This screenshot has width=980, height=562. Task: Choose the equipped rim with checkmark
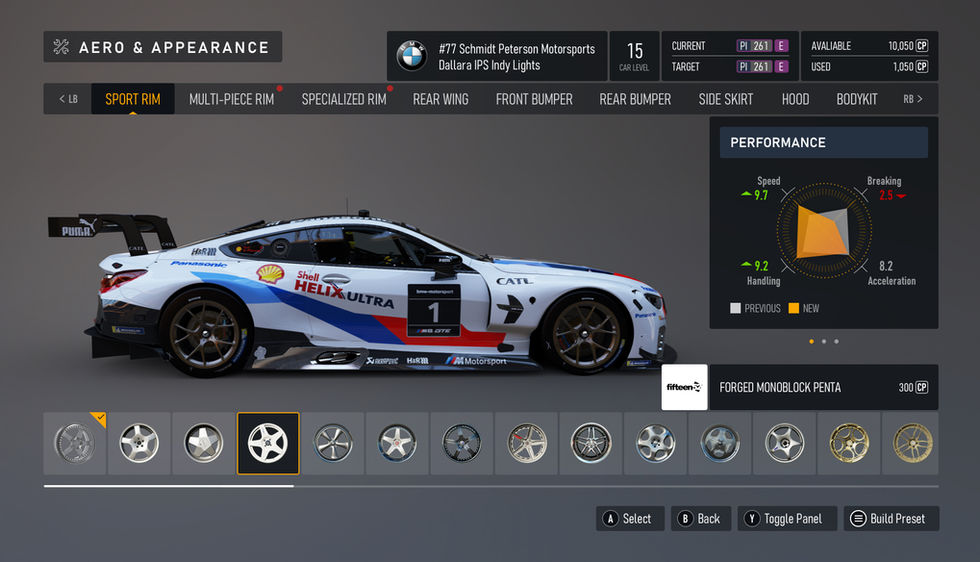75,443
